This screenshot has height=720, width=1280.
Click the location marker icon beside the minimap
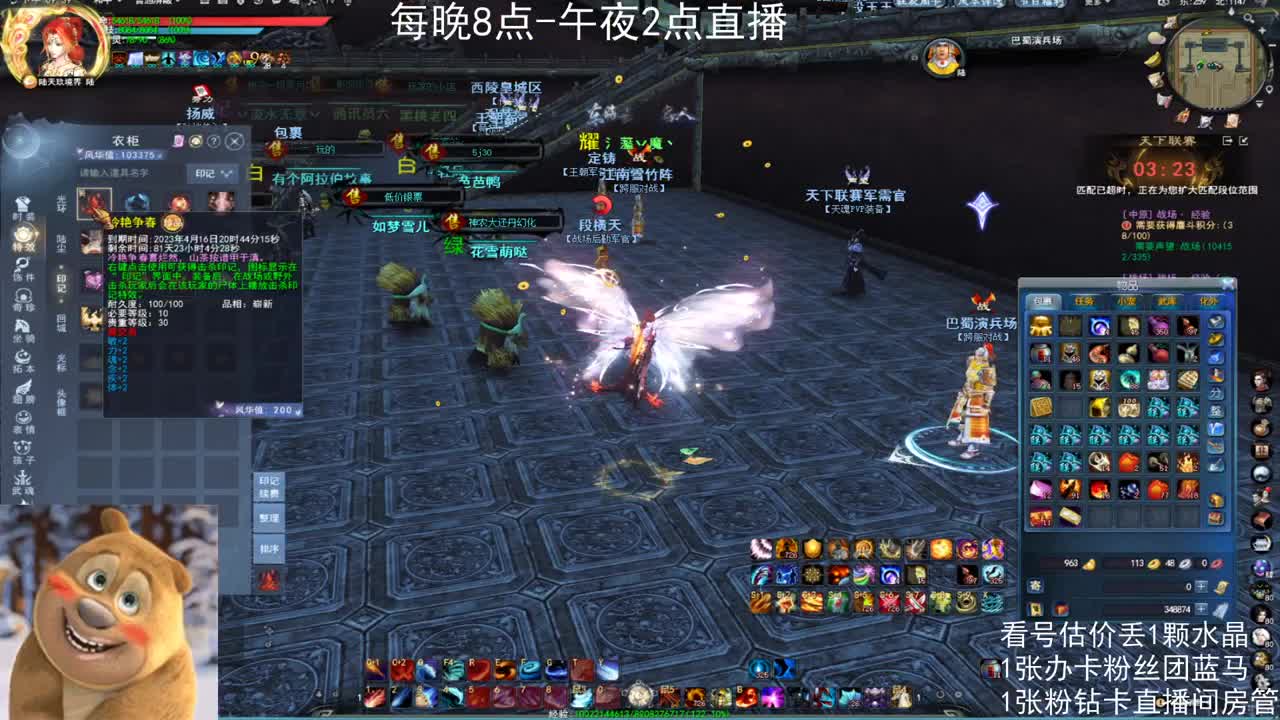(1269, 88)
